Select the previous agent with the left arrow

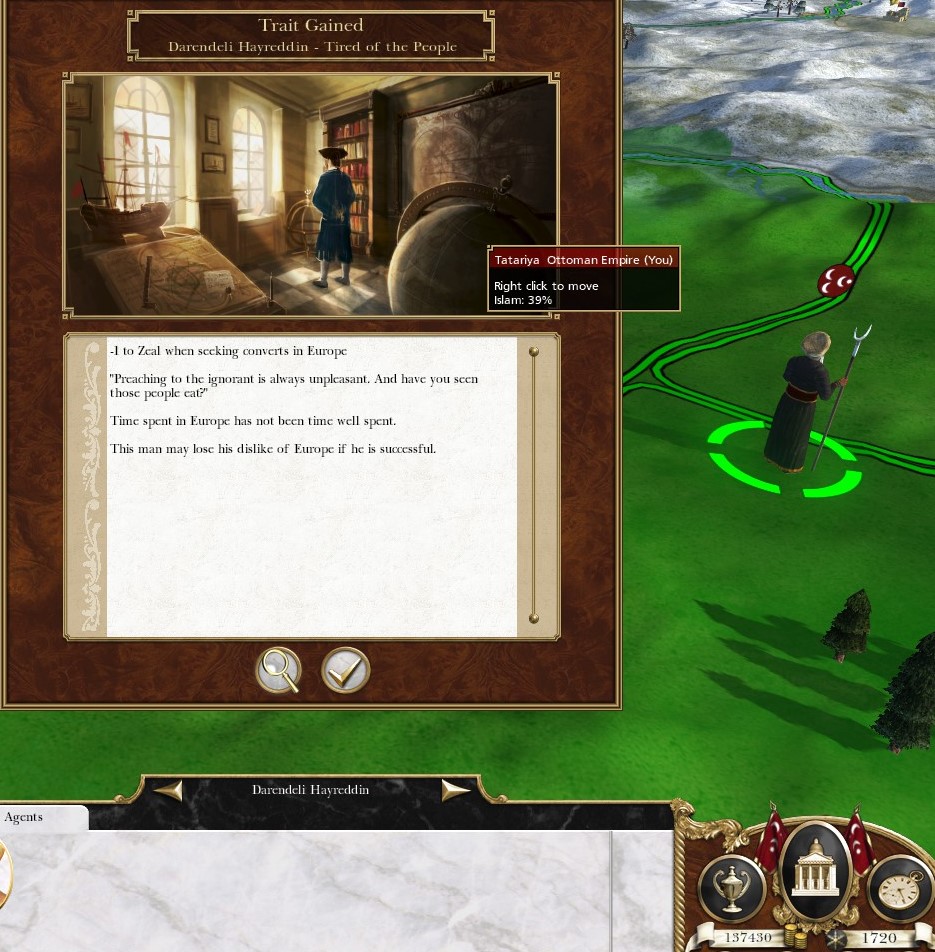pyautogui.click(x=168, y=790)
